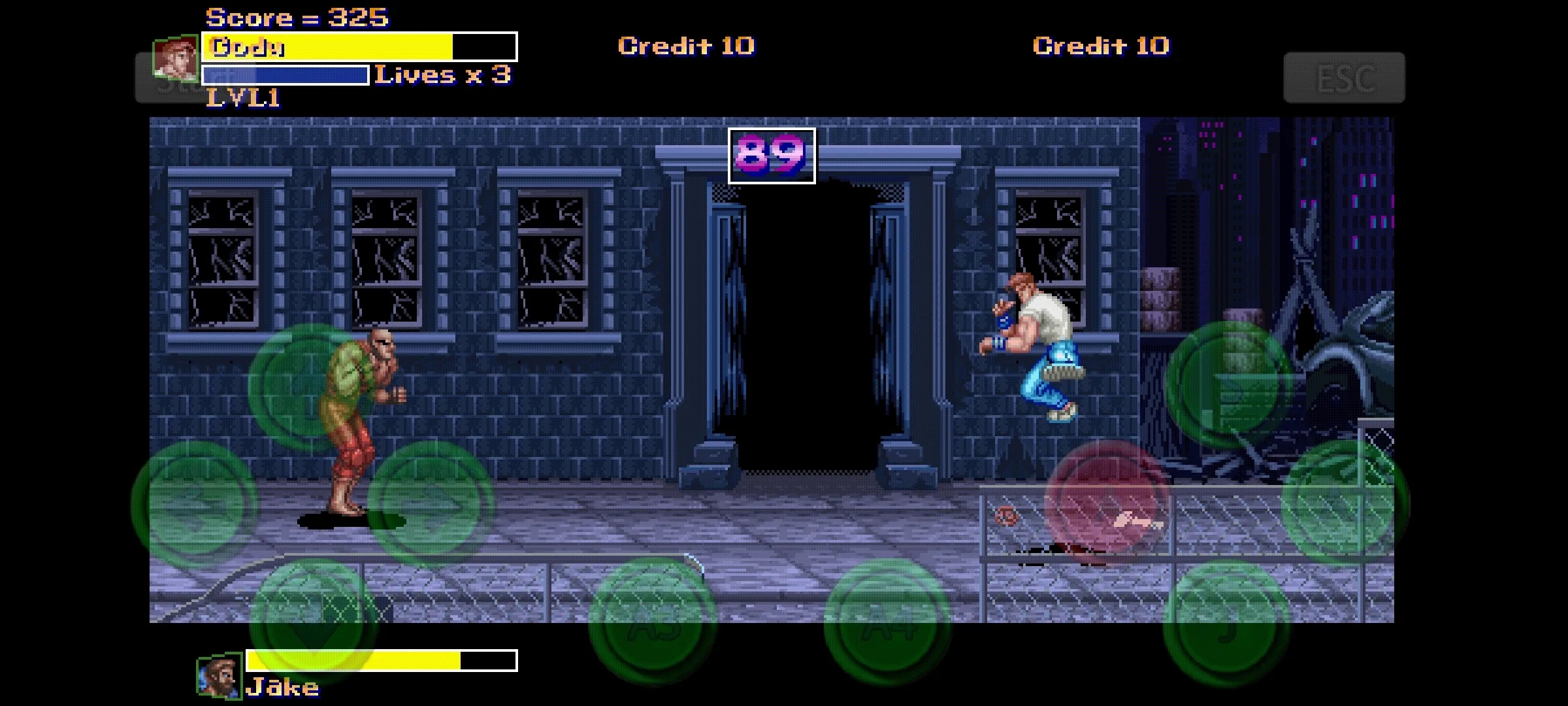The height and width of the screenshot is (706, 1568).
Task: Tap the green A3 button
Action: pyautogui.click(x=652, y=621)
